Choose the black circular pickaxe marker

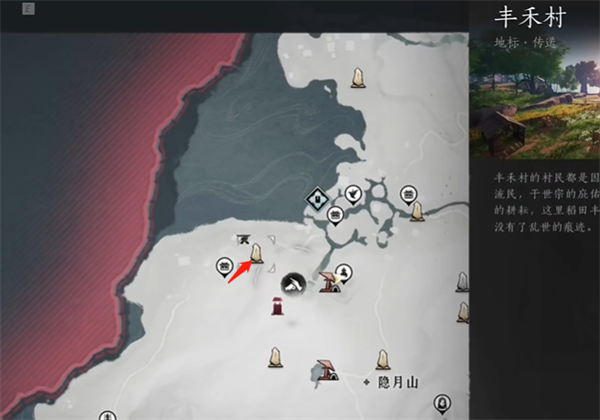coord(292,283)
